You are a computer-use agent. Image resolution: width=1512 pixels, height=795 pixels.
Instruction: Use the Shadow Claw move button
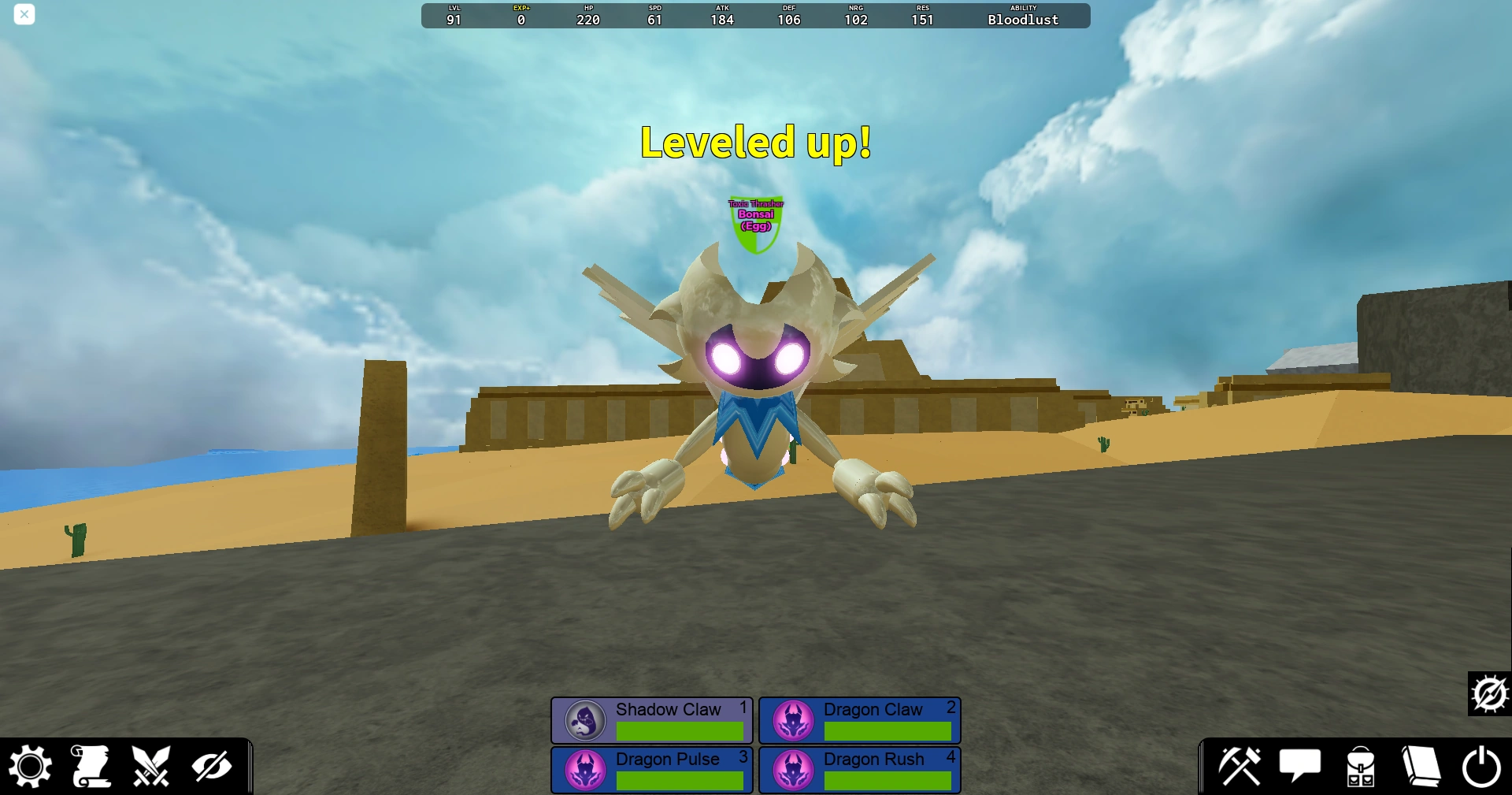651,720
